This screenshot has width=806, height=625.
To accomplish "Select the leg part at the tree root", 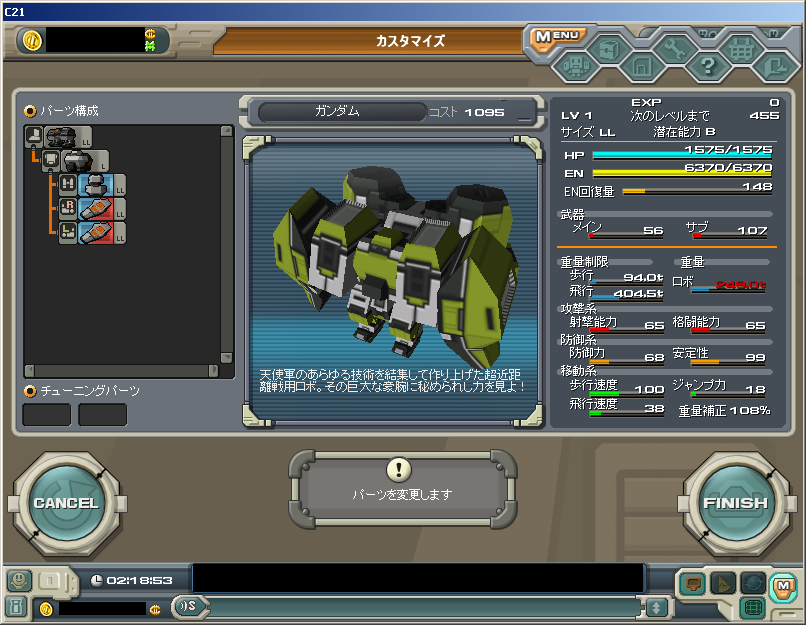I will click(x=58, y=137).
